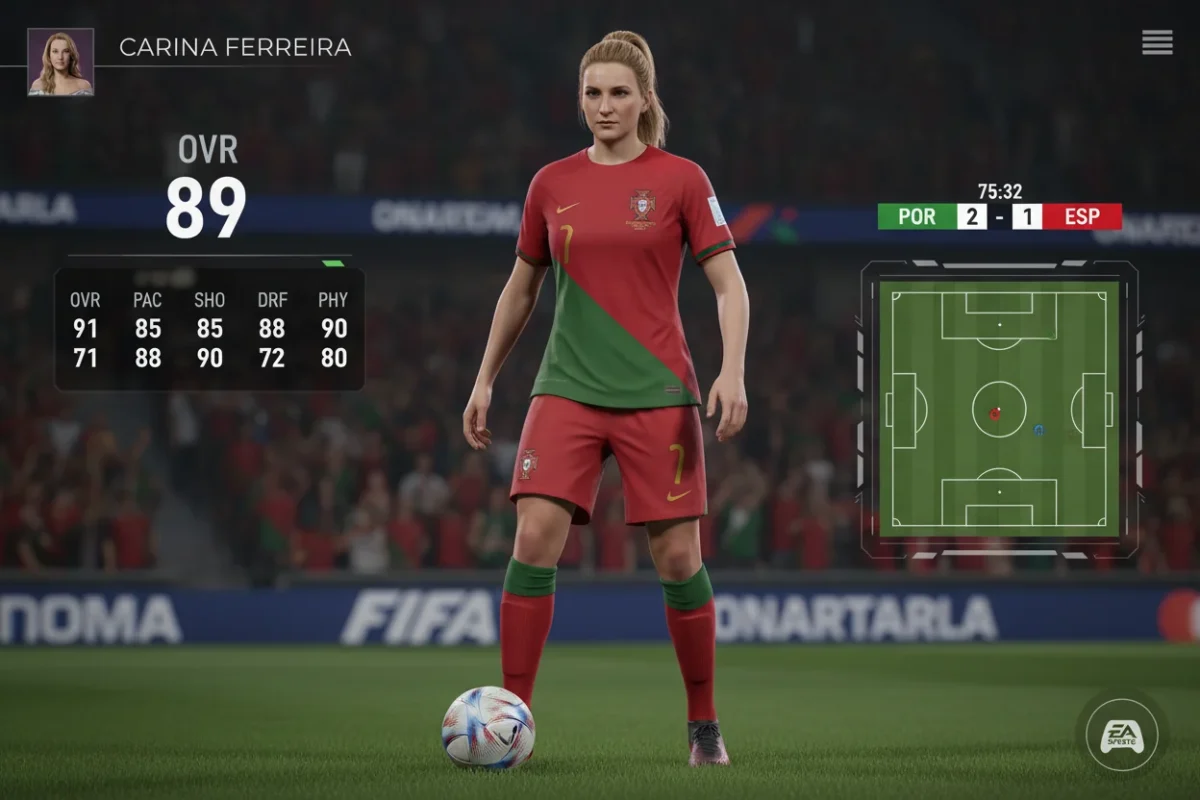The height and width of the screenshot is (800, 1200).
Task: Open the pitch minimap radar
Action: [998, 408]
